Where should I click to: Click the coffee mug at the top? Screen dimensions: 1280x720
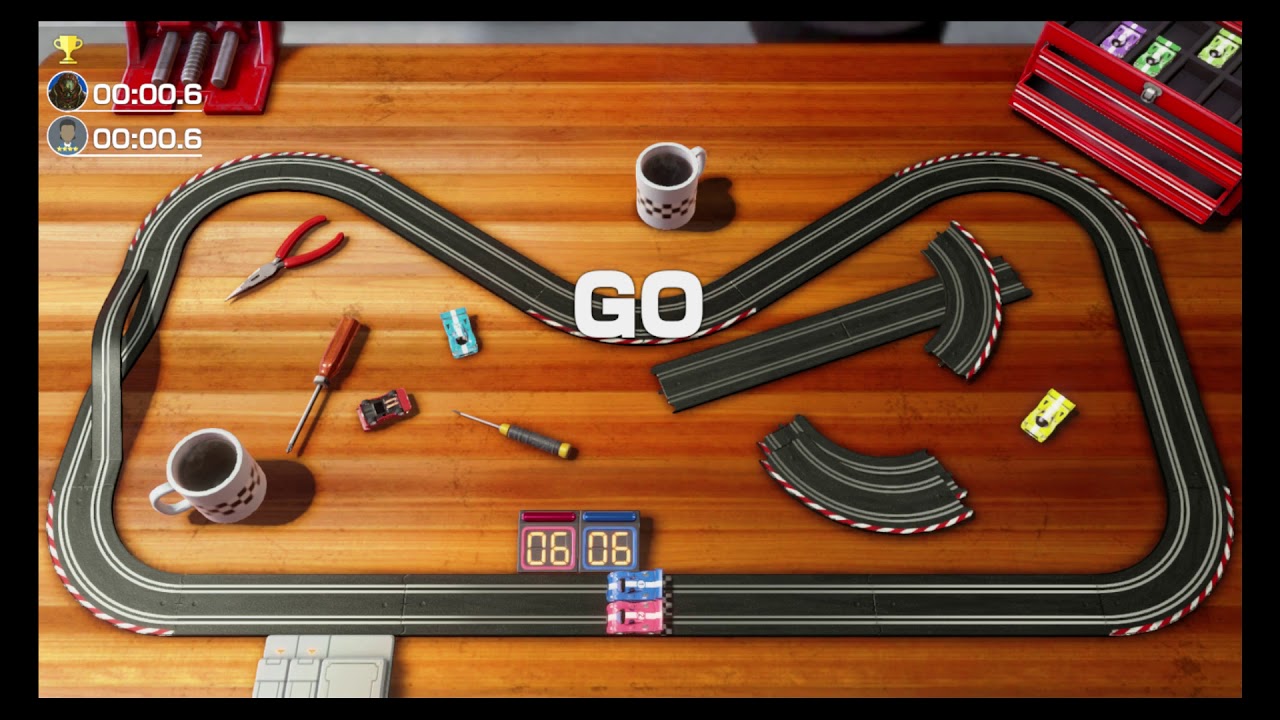coord(668,186)
